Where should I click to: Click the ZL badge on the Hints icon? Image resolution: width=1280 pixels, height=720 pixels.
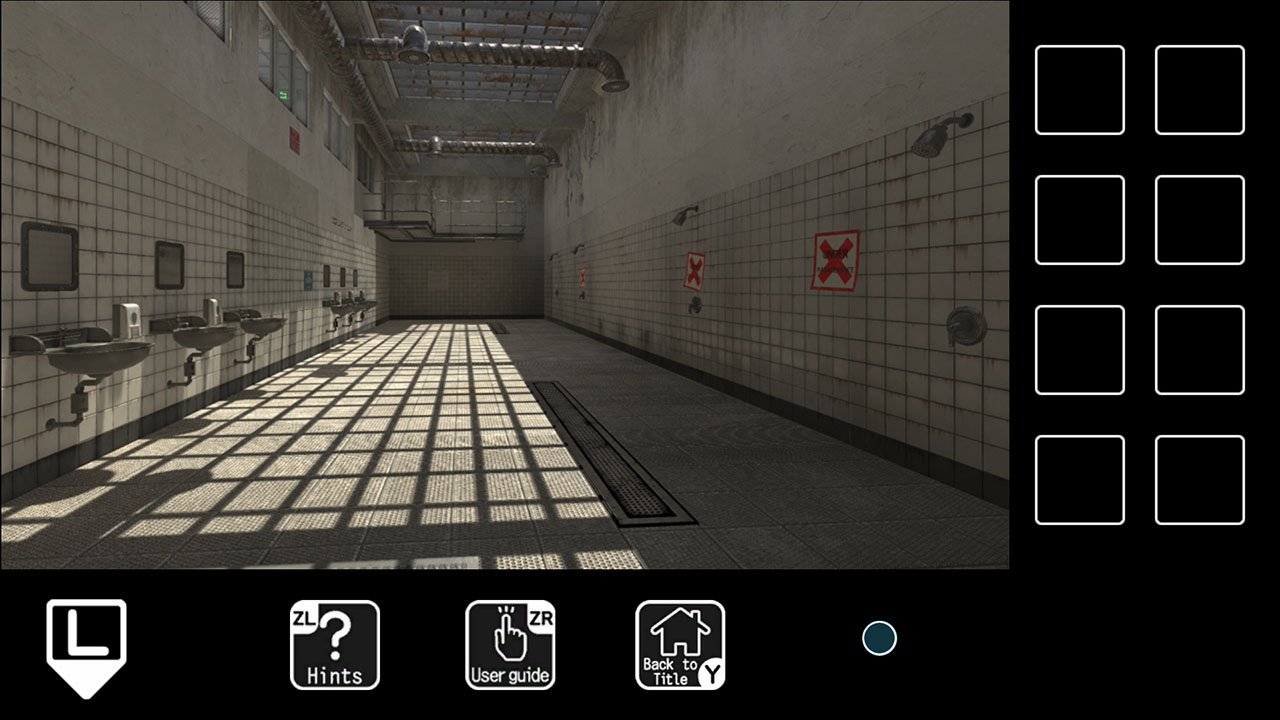pos(306,617)
